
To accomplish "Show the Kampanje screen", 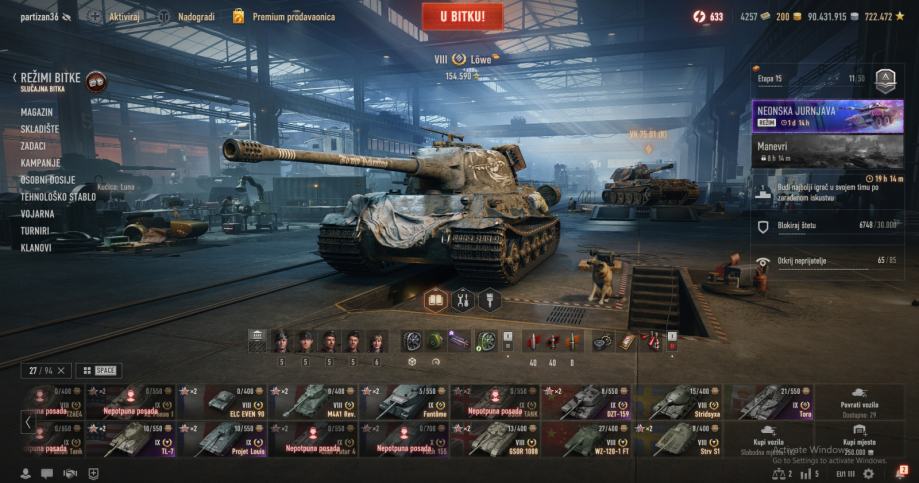I will [x=40, y=163].
